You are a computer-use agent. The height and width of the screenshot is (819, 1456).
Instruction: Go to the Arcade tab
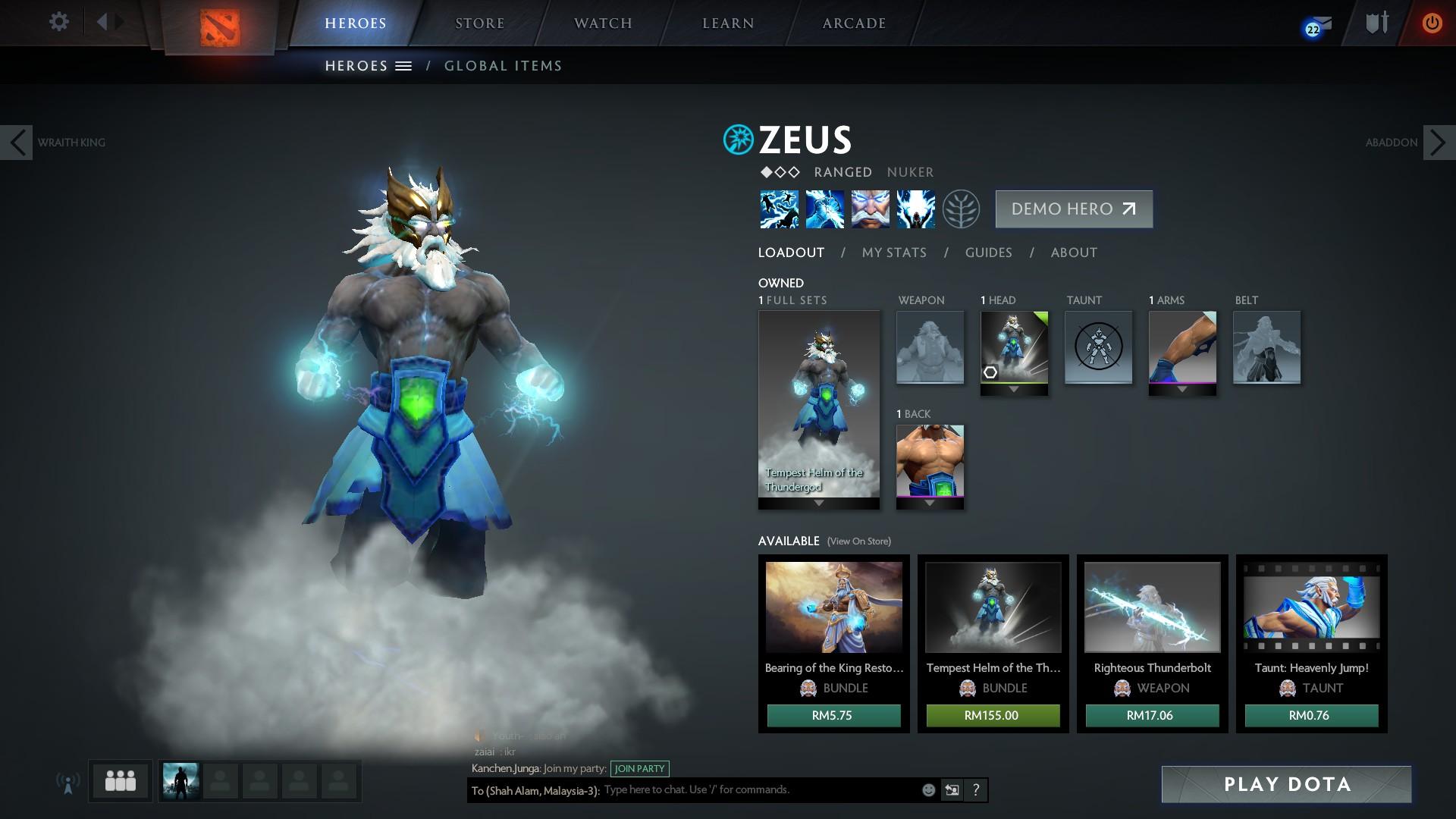(854, 24)
